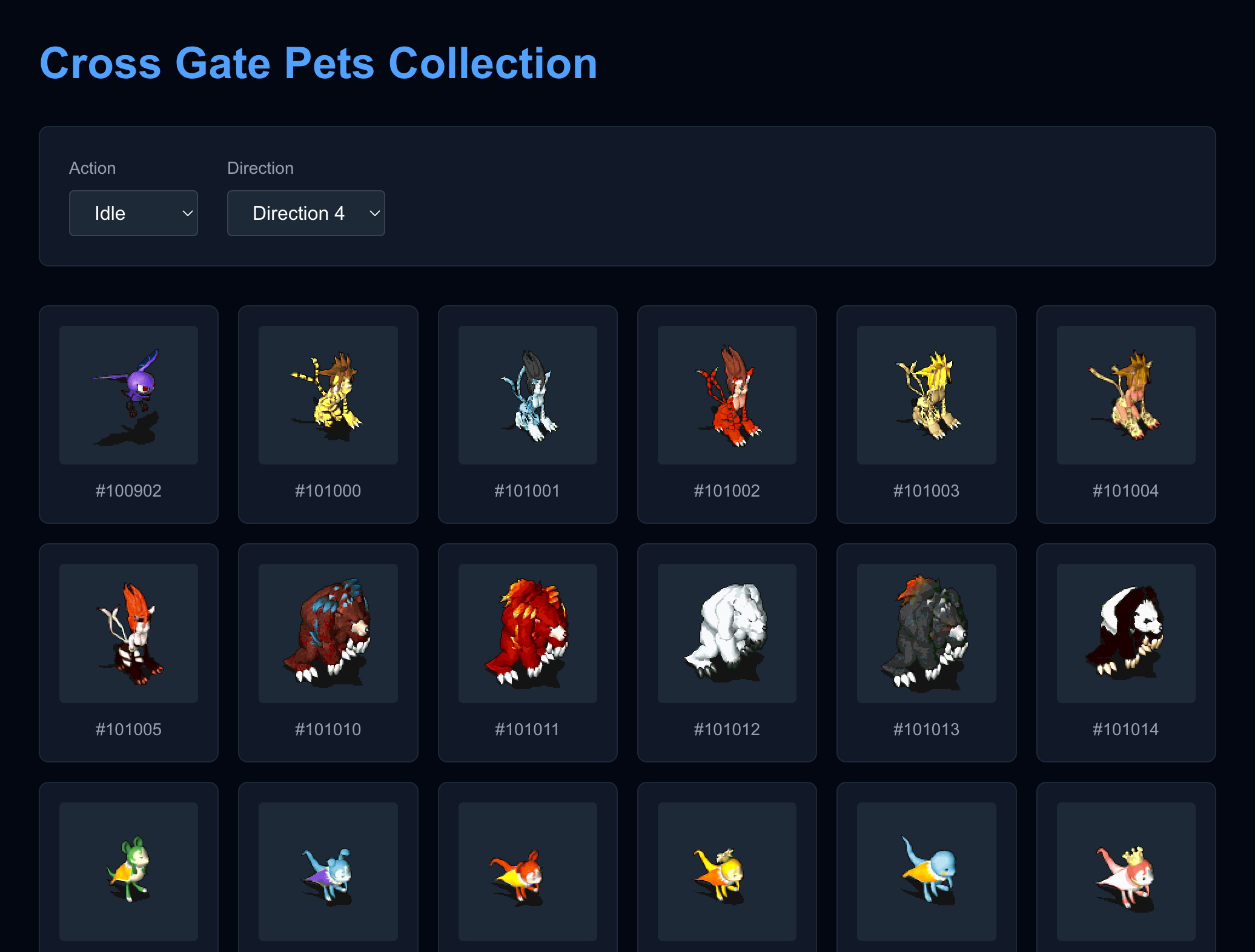
Task: Select the blue-capped puppy thumbnail
Action: coord(328,872)
